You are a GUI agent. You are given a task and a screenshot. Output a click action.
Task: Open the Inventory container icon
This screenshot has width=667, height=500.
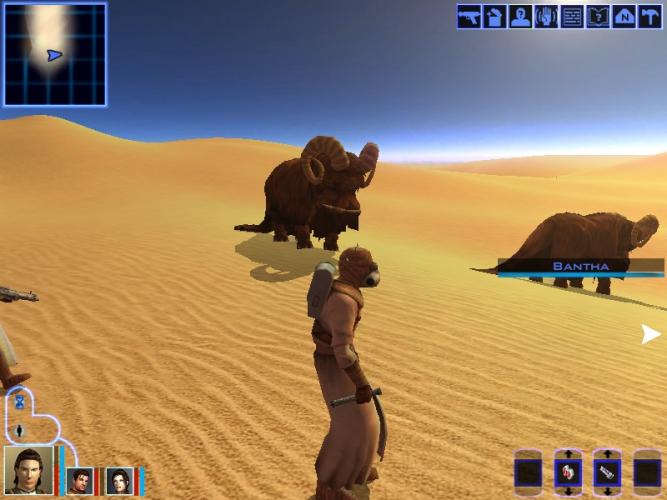pyautogui.click(x=495, y=17)
